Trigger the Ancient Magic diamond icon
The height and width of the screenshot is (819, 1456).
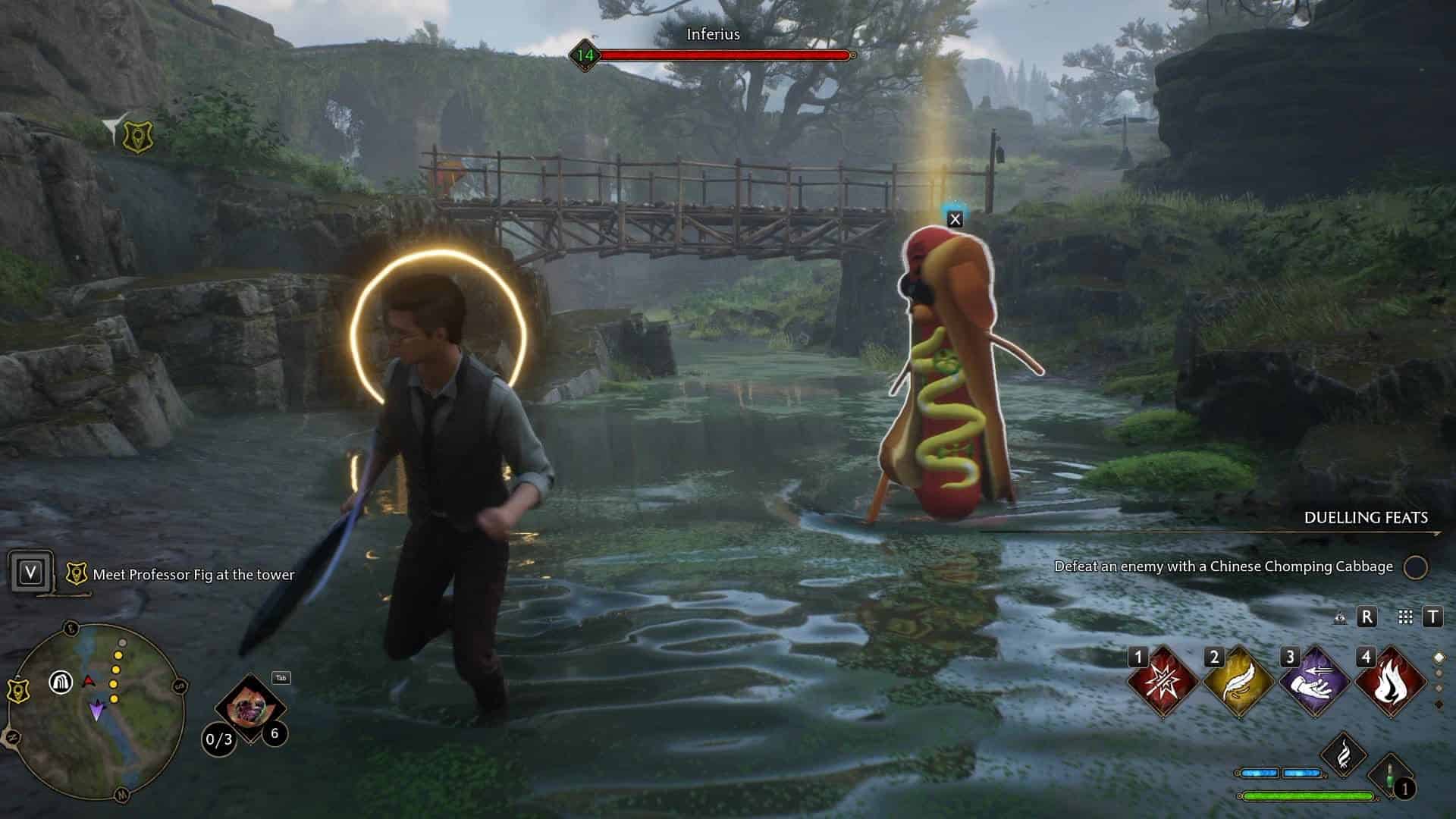[x=1343, y=755]
